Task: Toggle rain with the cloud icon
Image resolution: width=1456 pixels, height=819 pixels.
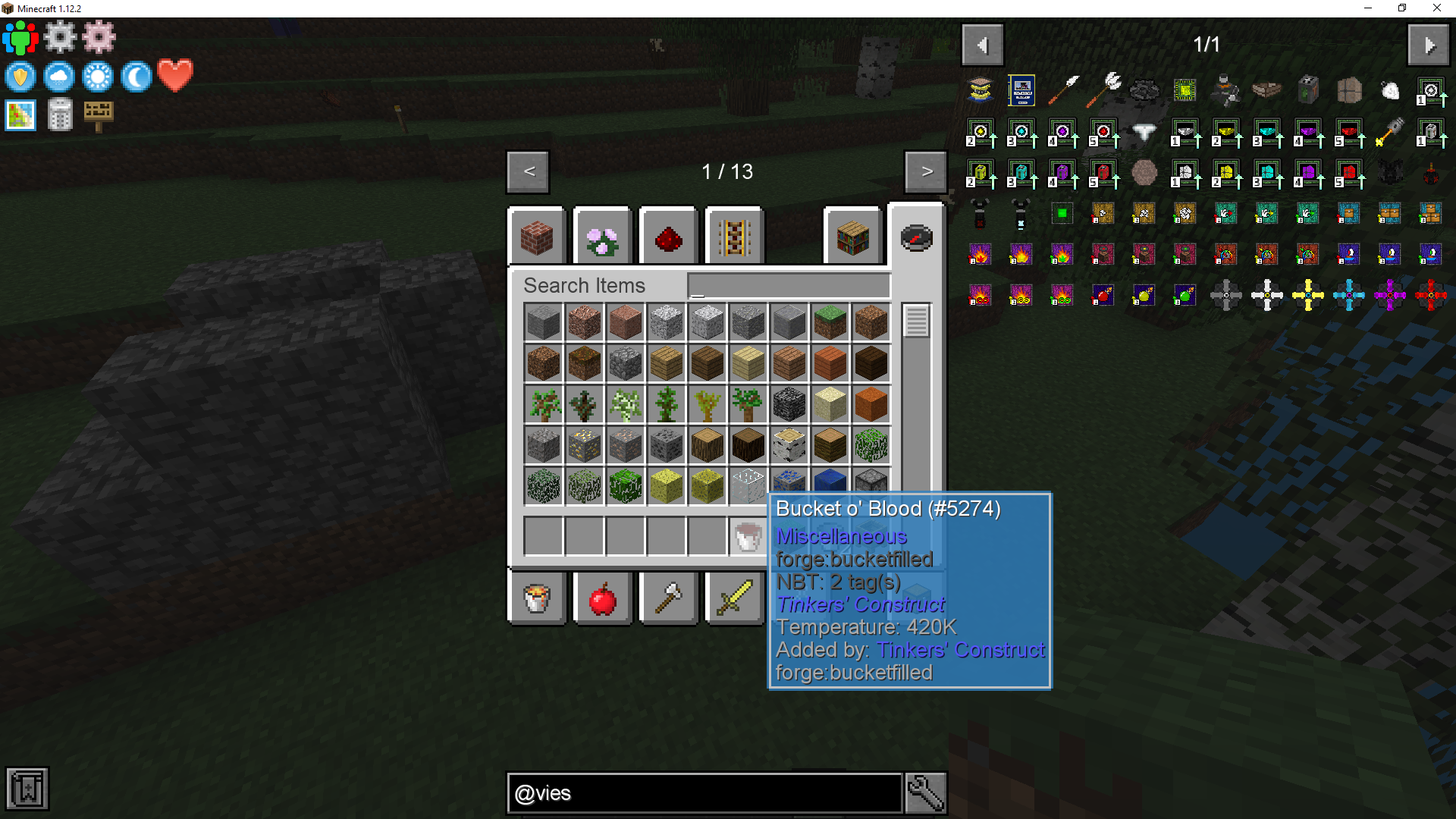Action: coord(59,77)
